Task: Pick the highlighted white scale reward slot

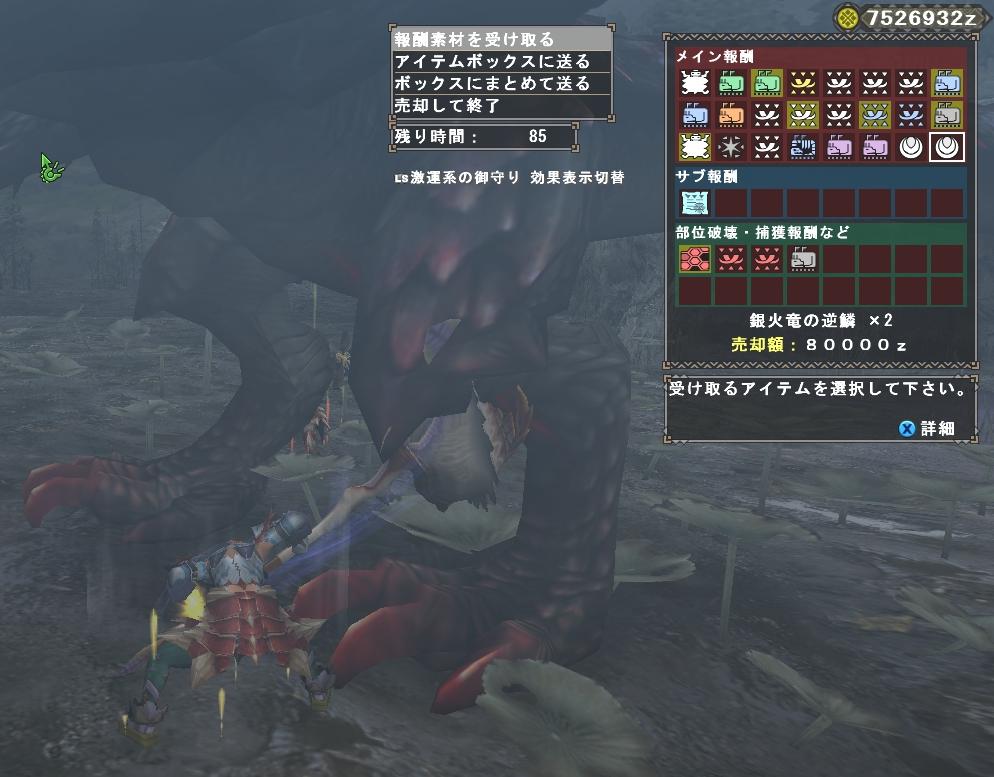Action: coord(945,147)
